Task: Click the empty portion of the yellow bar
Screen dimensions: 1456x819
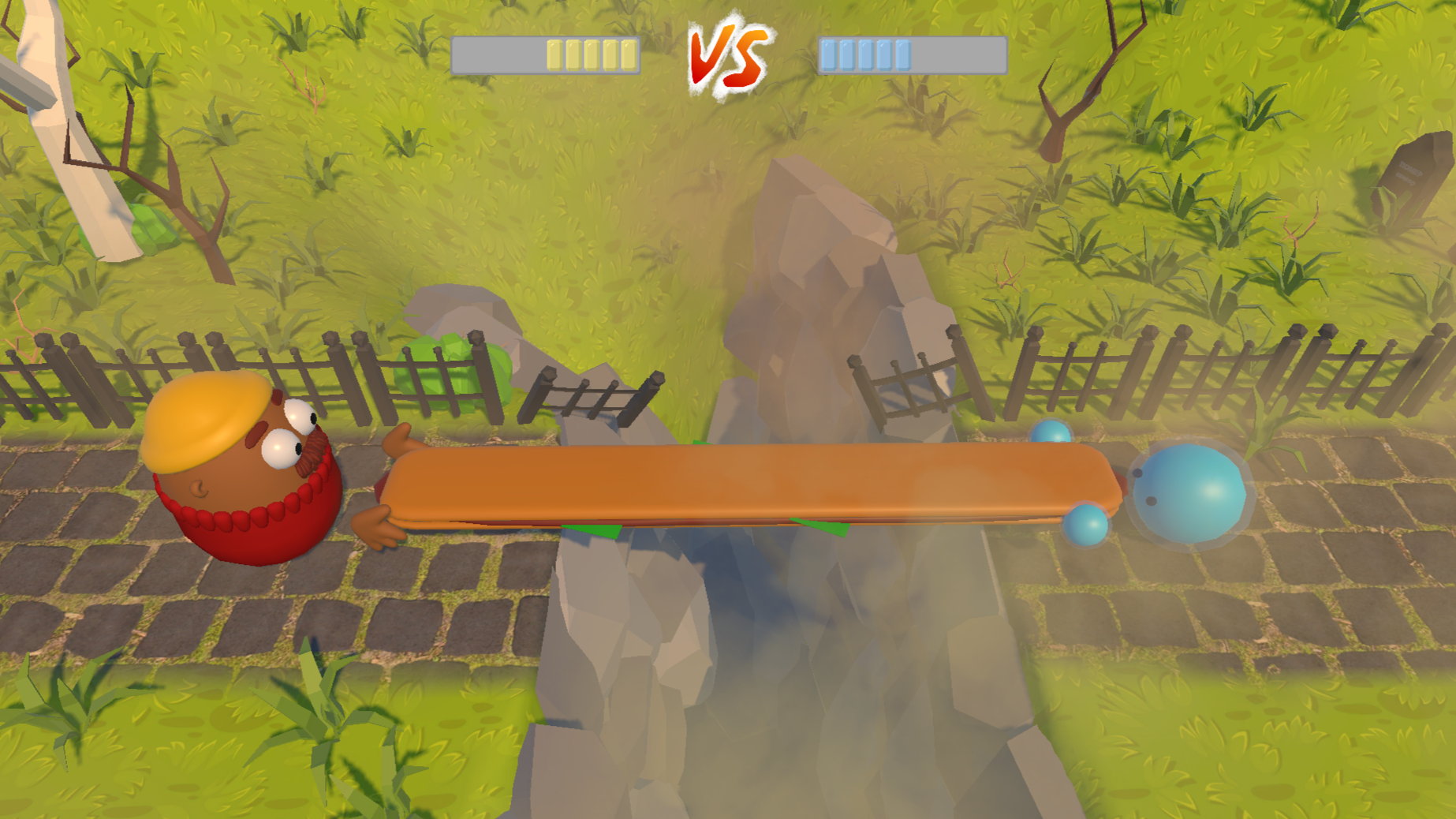Action: click(x=497, y=54)
